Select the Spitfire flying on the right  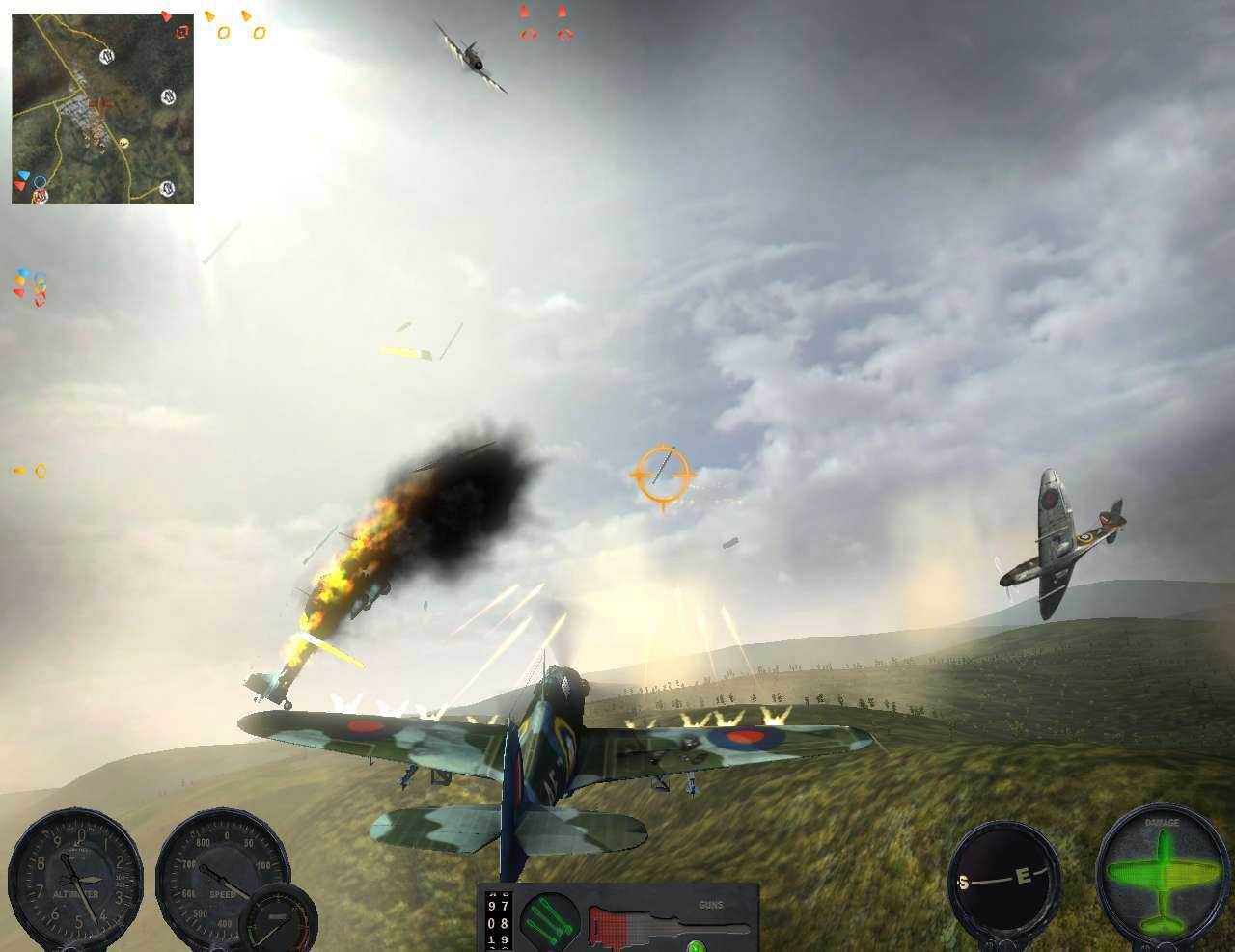click(1057, 540)
